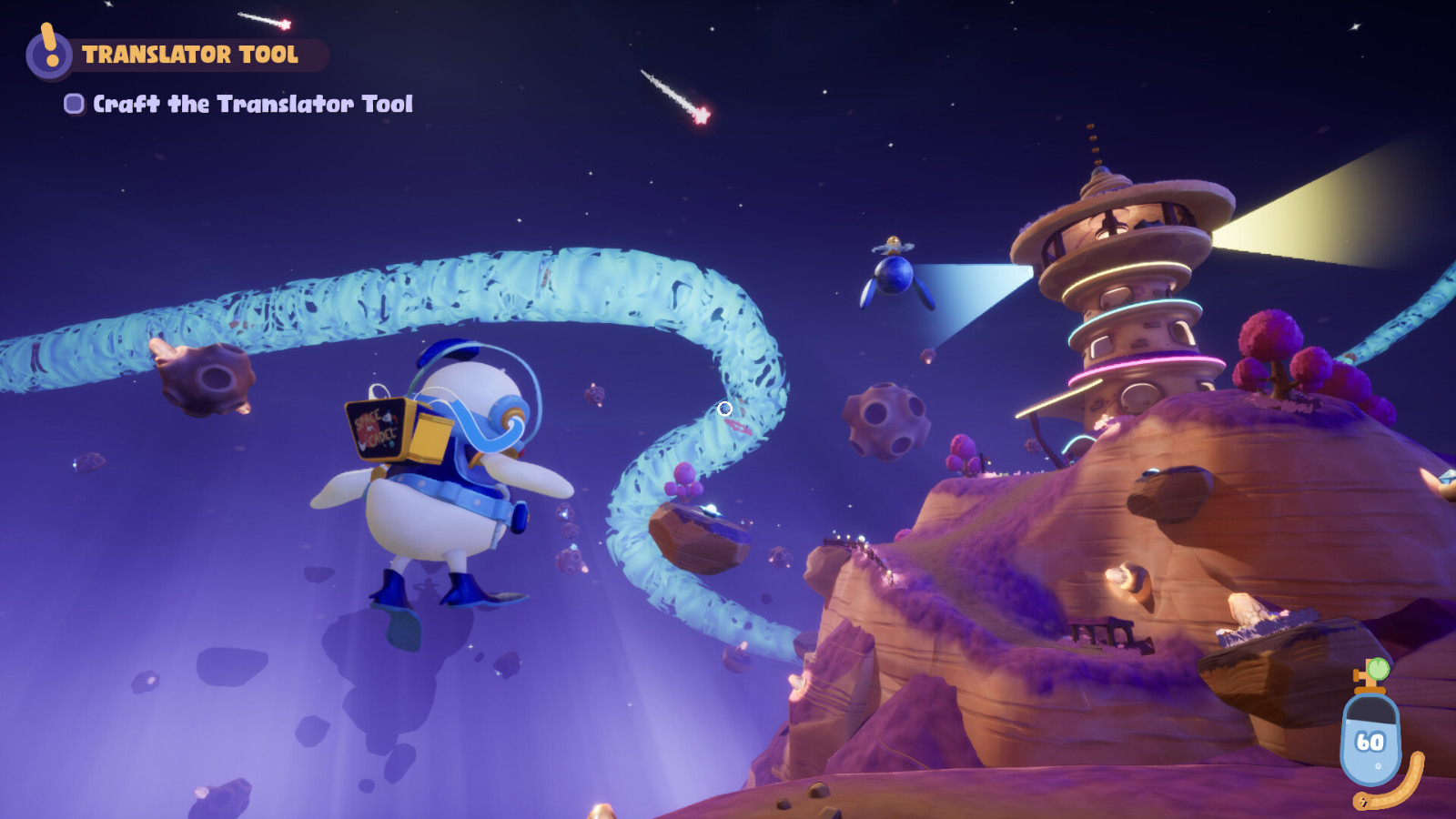Click the Craft the Translator Tool text
Screen dimensions: 1456x819
tap(250, 104)
